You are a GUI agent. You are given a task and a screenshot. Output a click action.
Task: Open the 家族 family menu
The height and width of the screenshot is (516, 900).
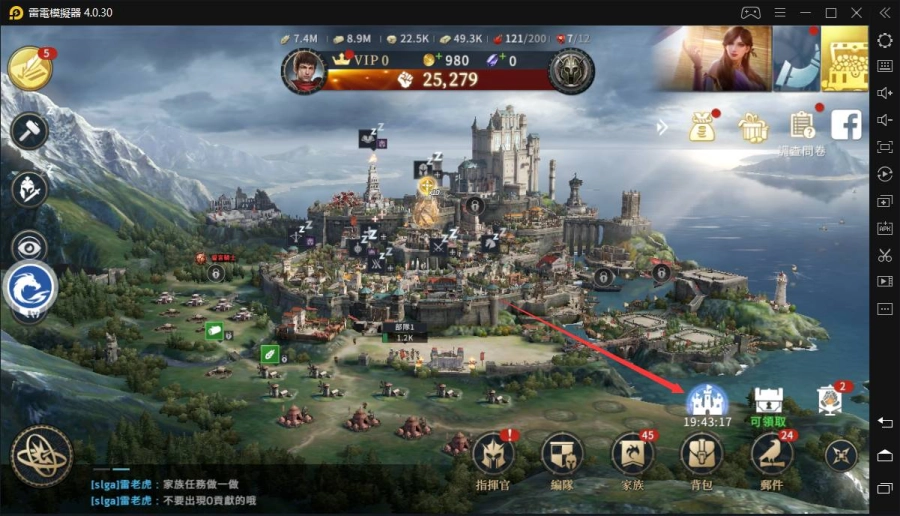coord(632,454)
